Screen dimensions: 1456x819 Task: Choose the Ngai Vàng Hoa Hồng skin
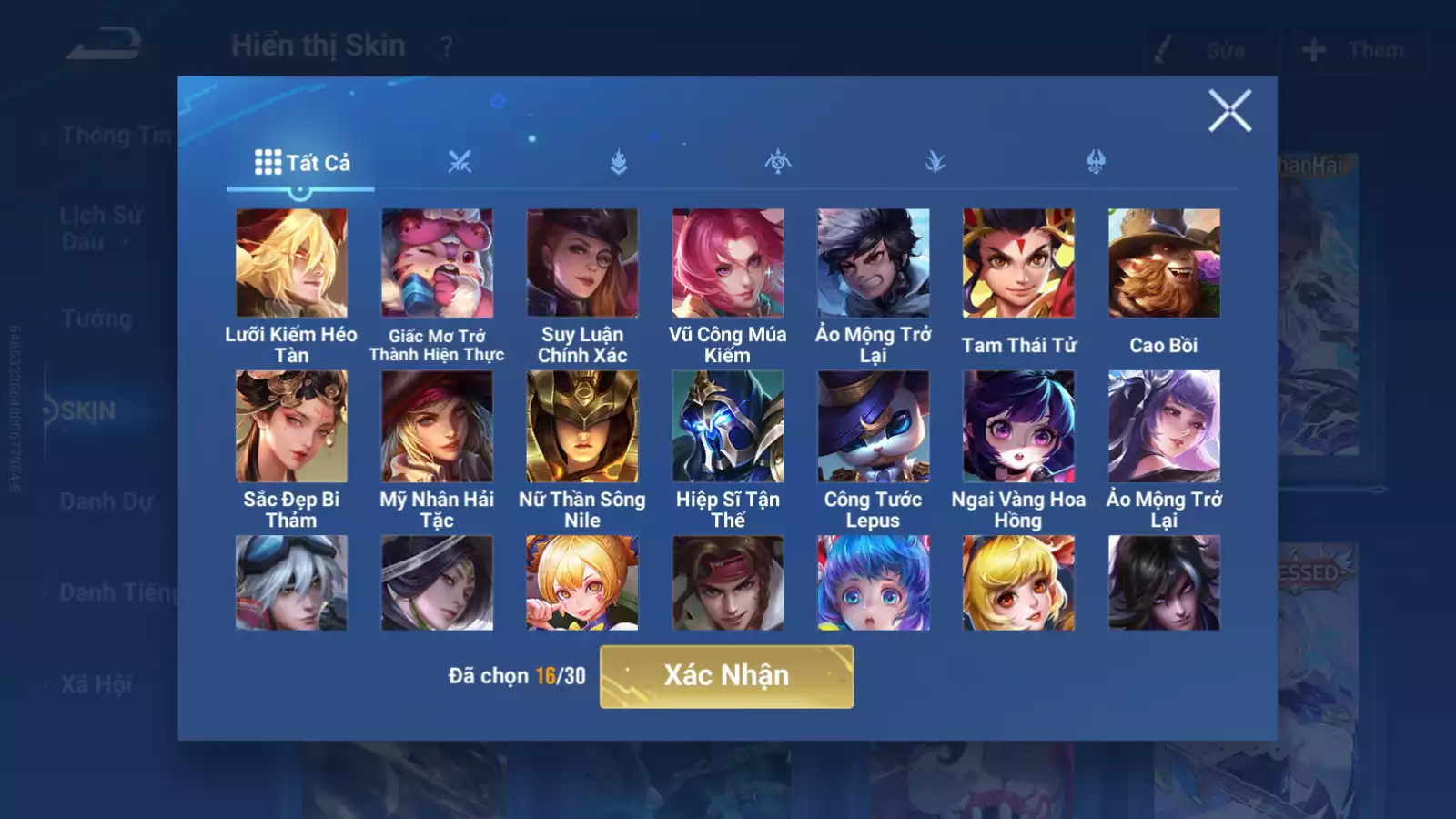1018,426
